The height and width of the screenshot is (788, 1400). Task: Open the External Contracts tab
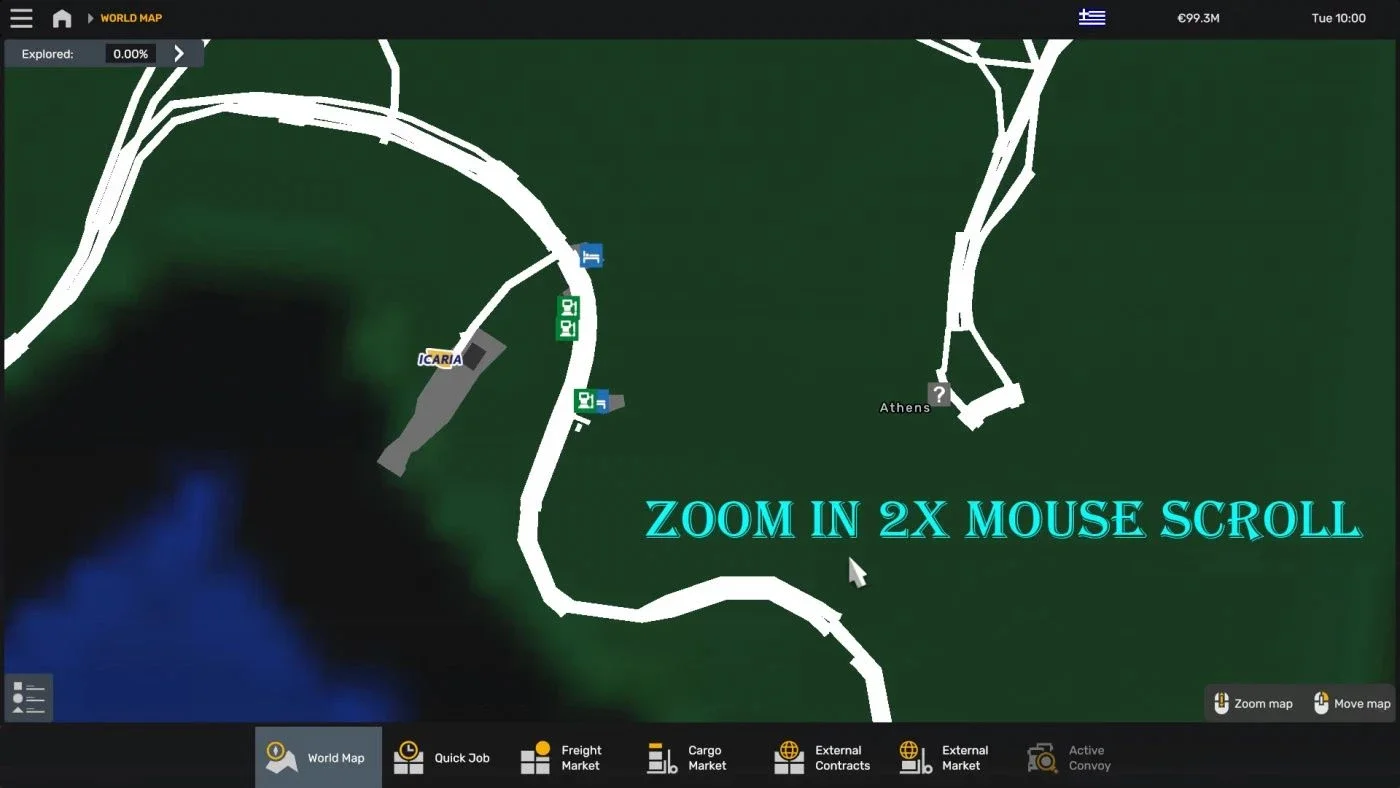pos(788,756)
